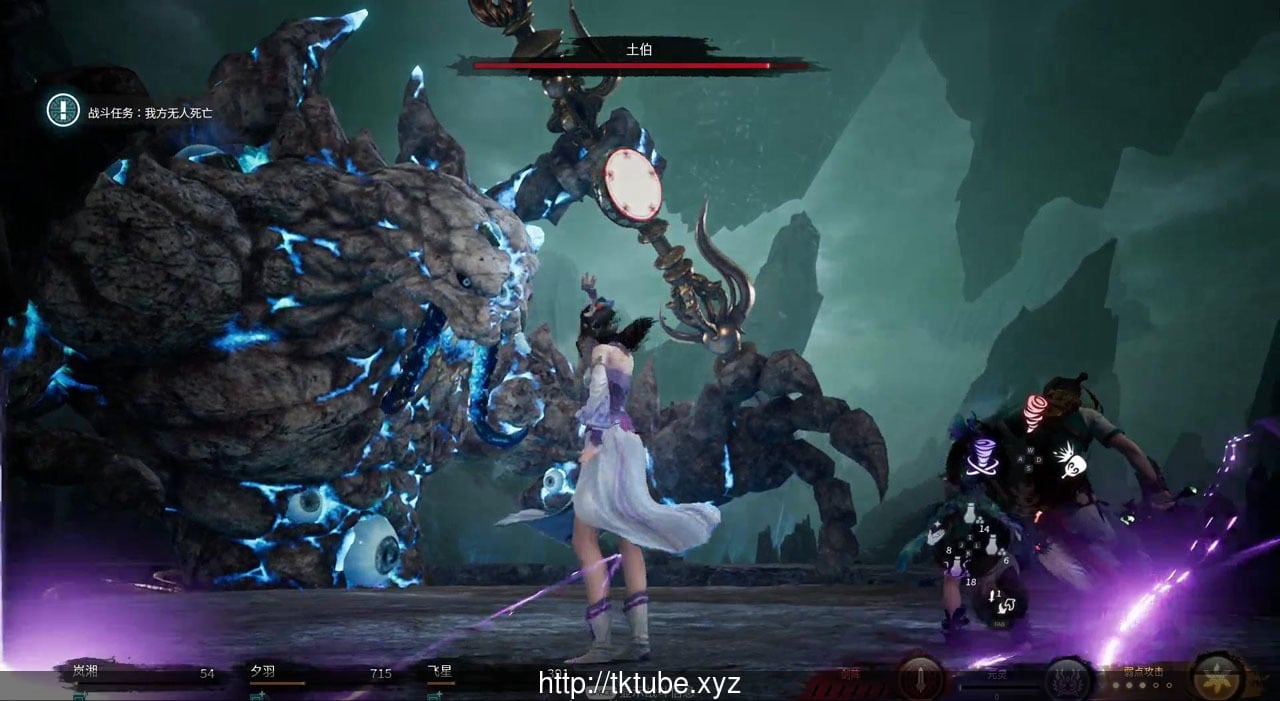
Task: Activate the sword formation round icon
Action: (917, 678)
